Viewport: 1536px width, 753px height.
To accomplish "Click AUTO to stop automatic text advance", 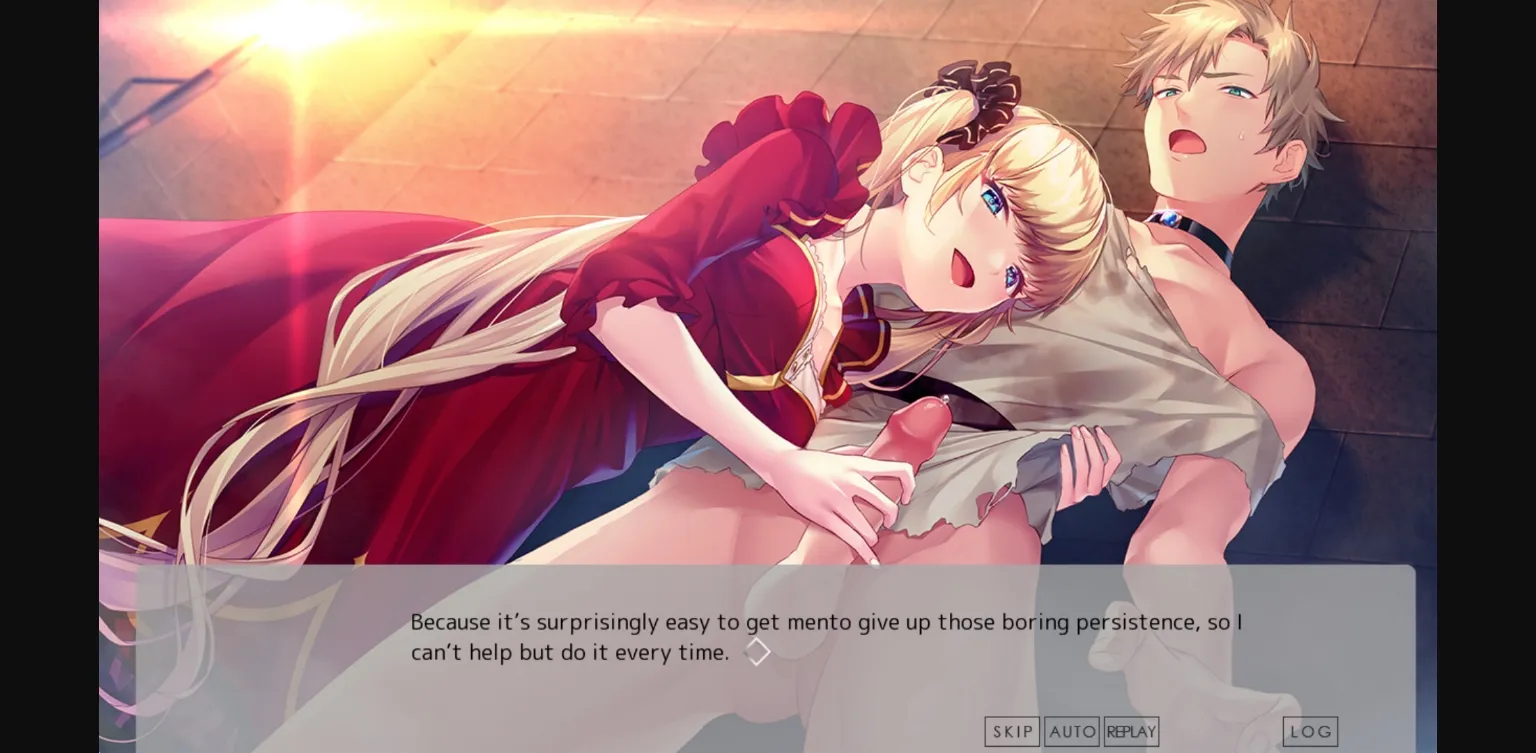I will click(1072, 731).
